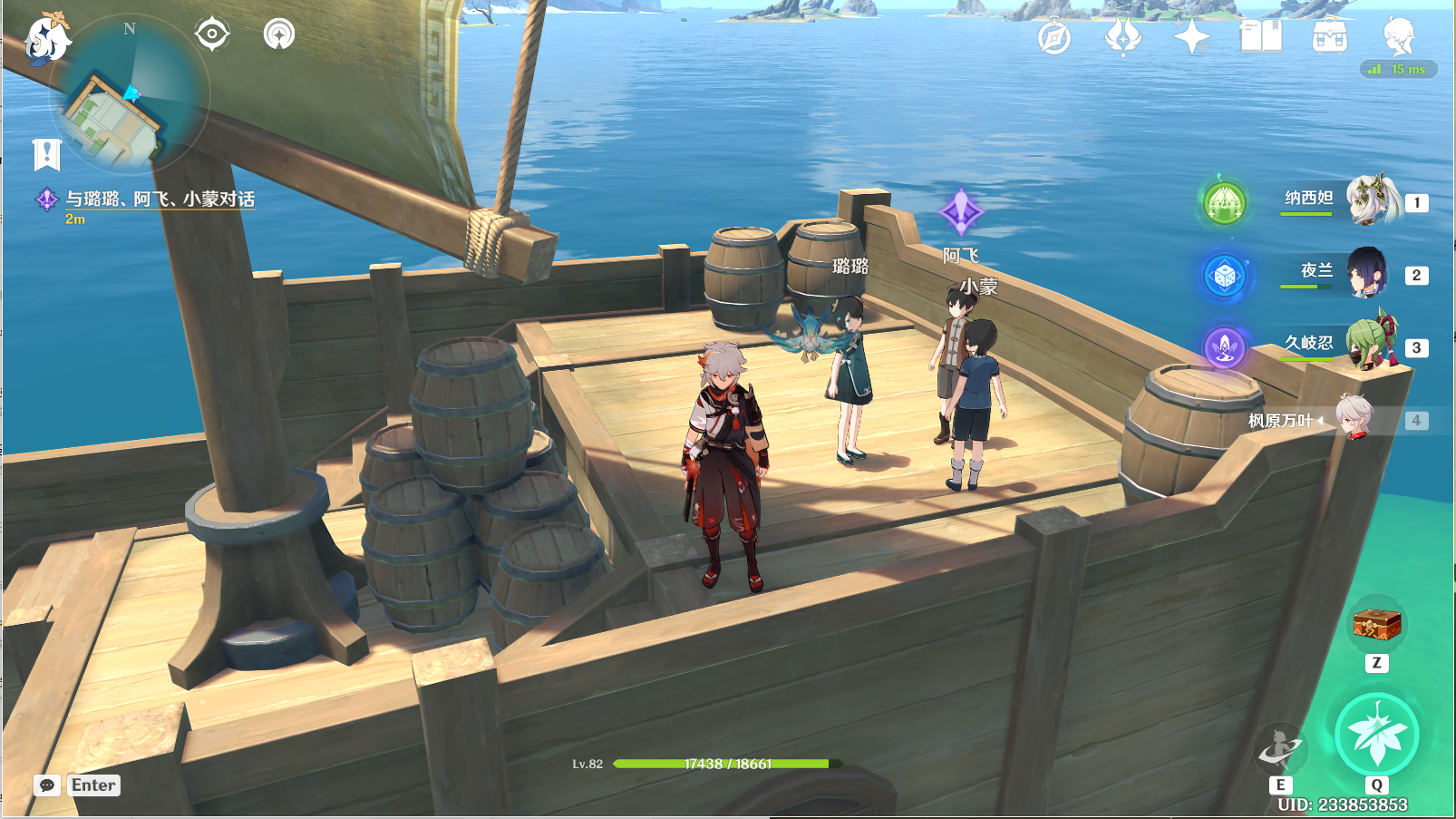Select active character 枫原万叶
This screenshot has width=1456, height=819.
(x=1354, y=418)
